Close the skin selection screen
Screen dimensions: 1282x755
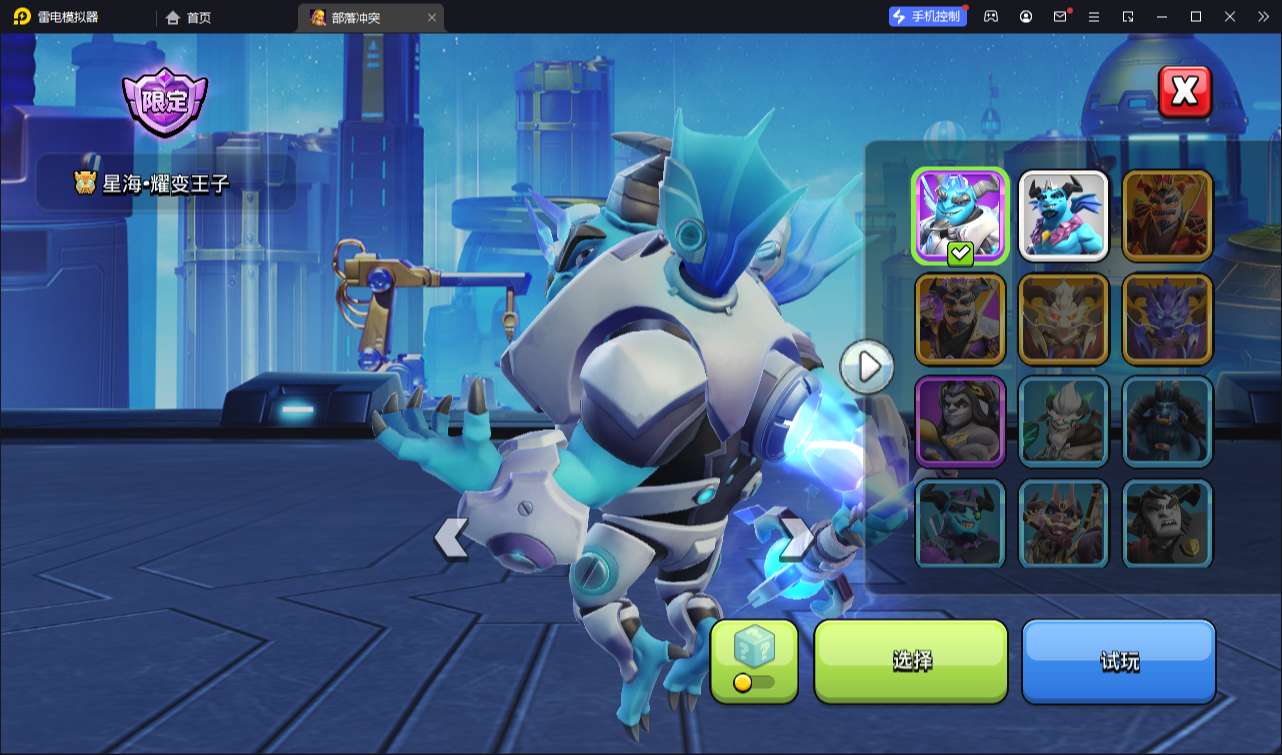click(x=1184, y=92)
